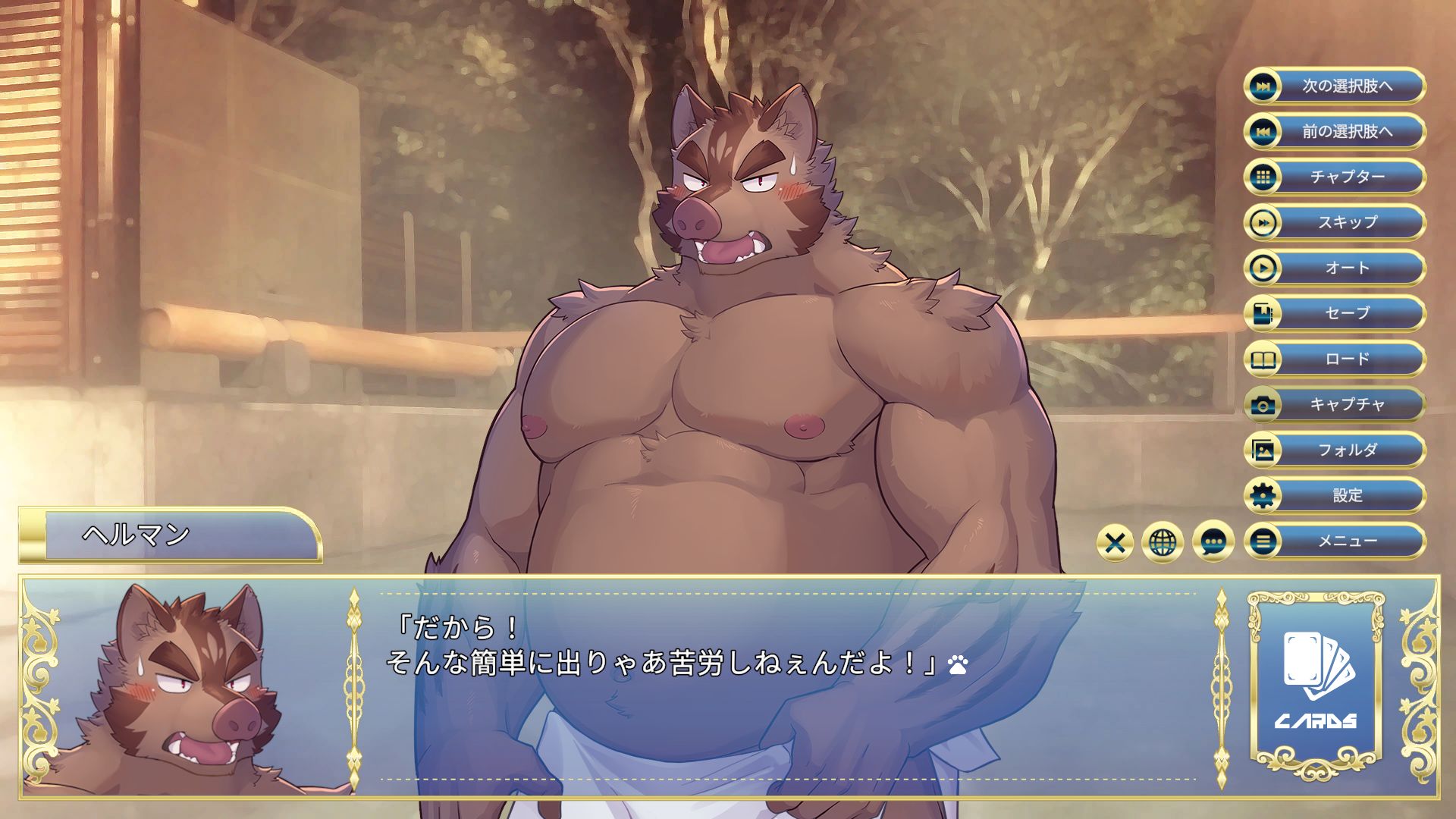This screenshot has width=1456, height=819.
Task: Open 設定 settings
Action: pyautogui.click(x=1335, y=495)
